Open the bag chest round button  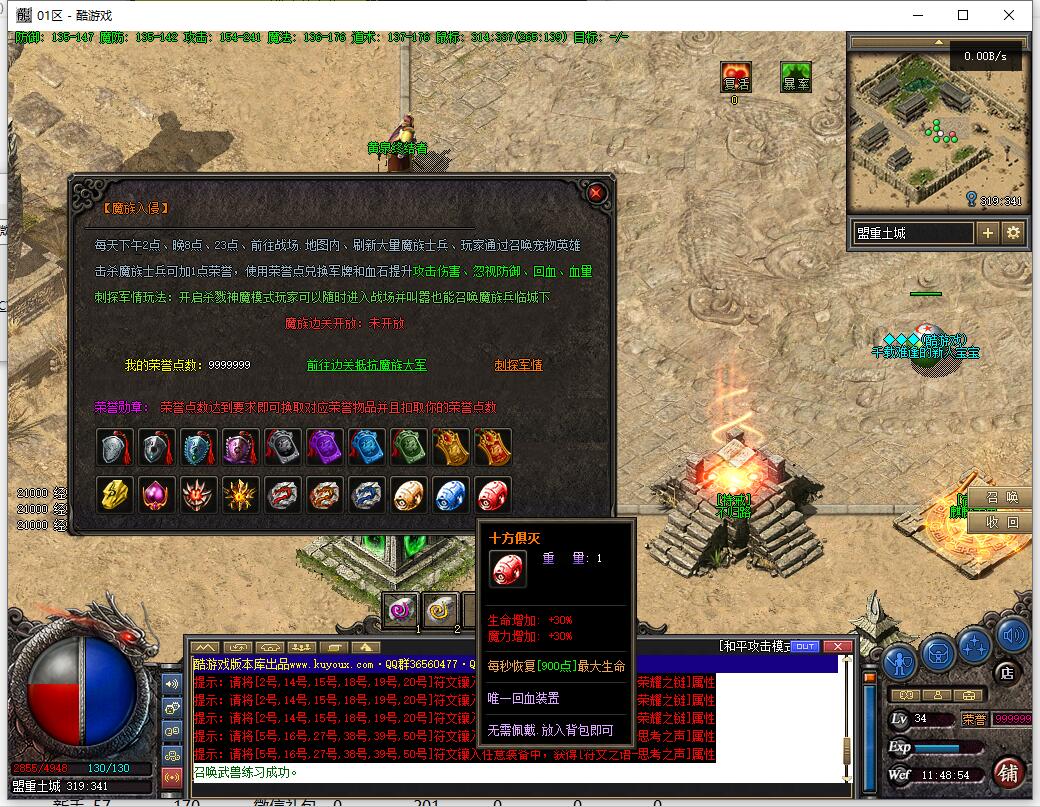[937, 652]
